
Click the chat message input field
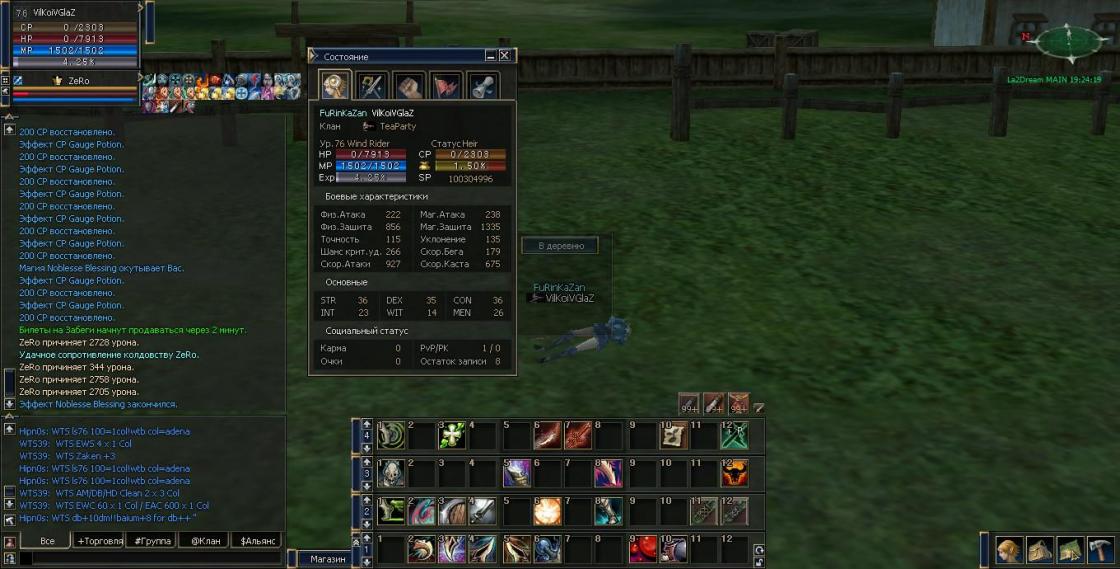(150, 559)
